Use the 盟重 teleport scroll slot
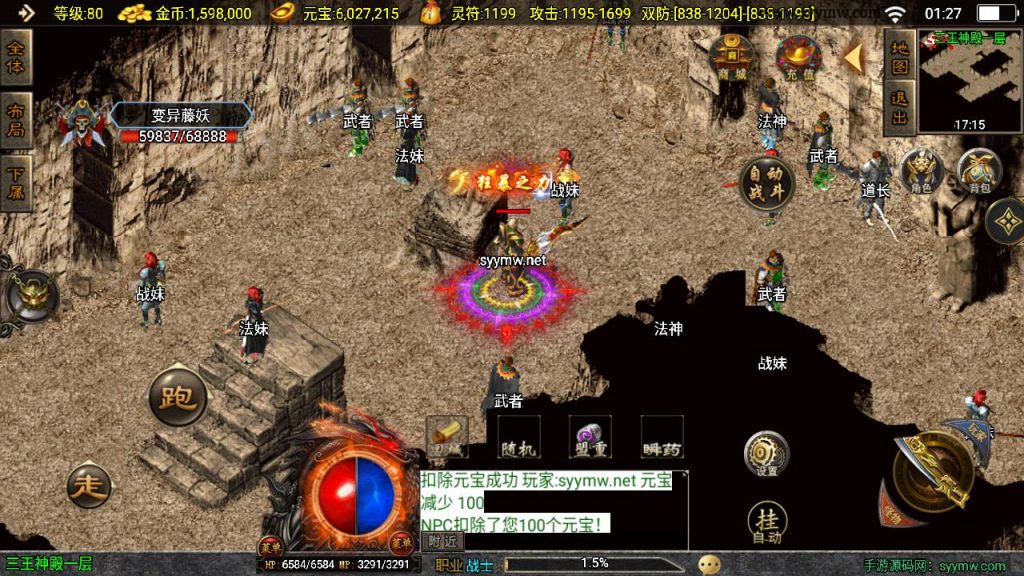This screenshot has height=576, width=1024. click(x=590, y=437)
